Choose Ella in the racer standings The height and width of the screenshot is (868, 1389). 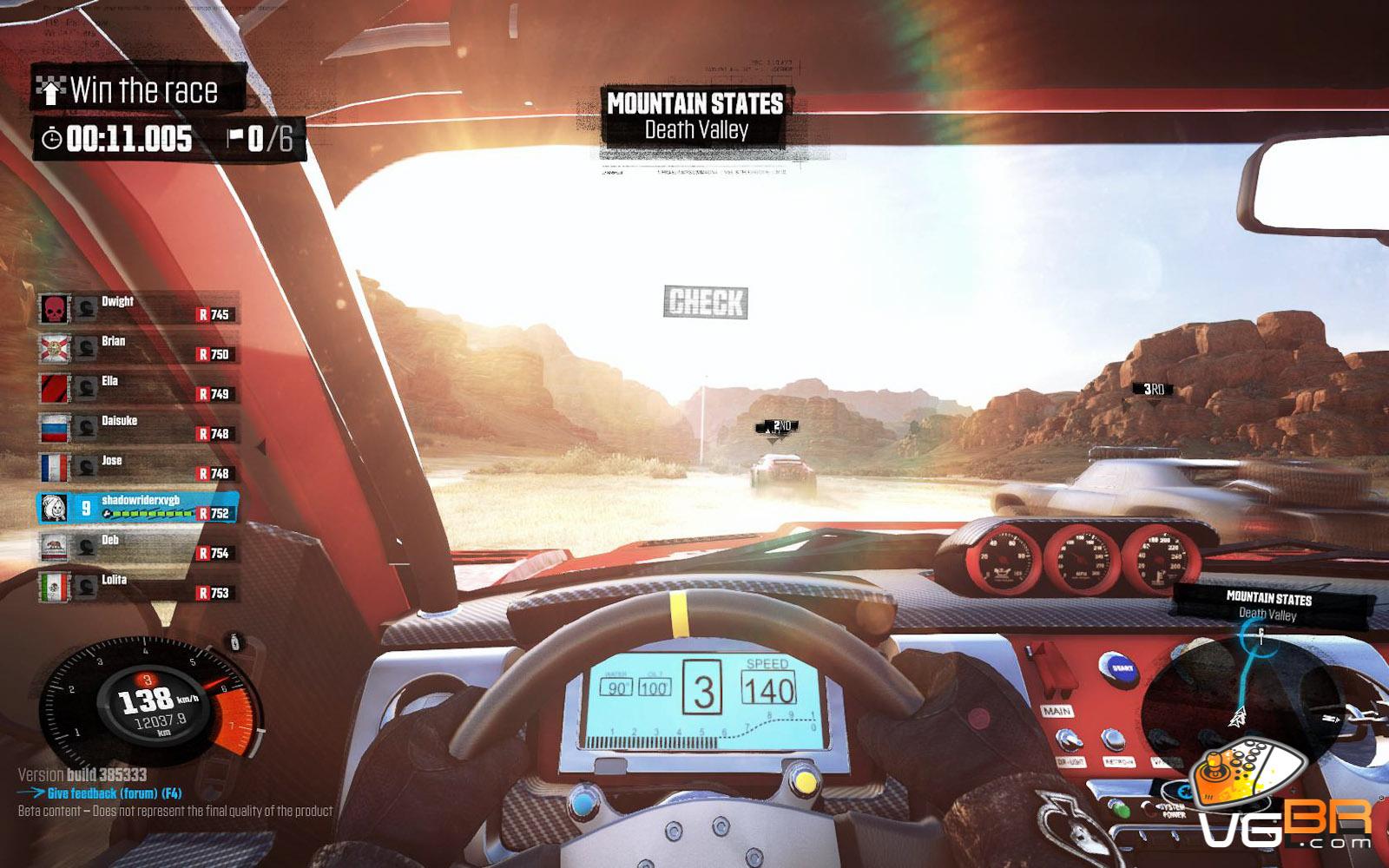pos(138,388)
